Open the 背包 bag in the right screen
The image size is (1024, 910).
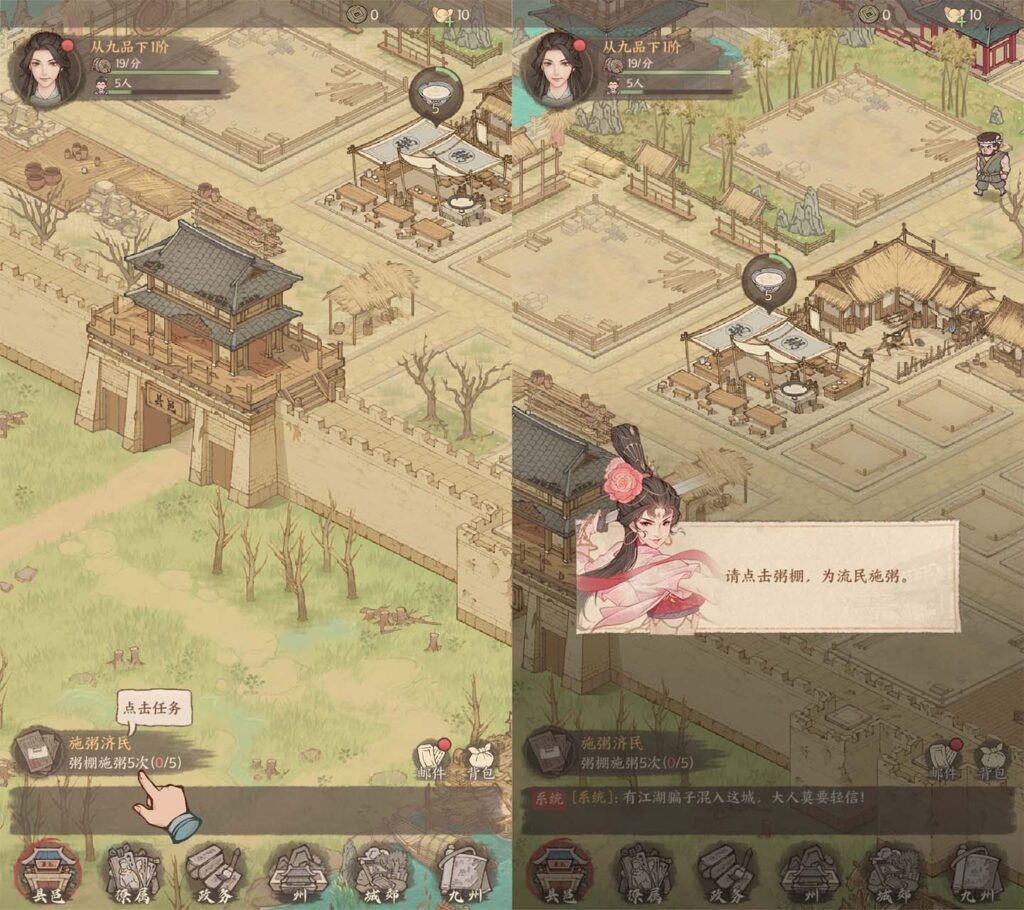click(993, 760)
